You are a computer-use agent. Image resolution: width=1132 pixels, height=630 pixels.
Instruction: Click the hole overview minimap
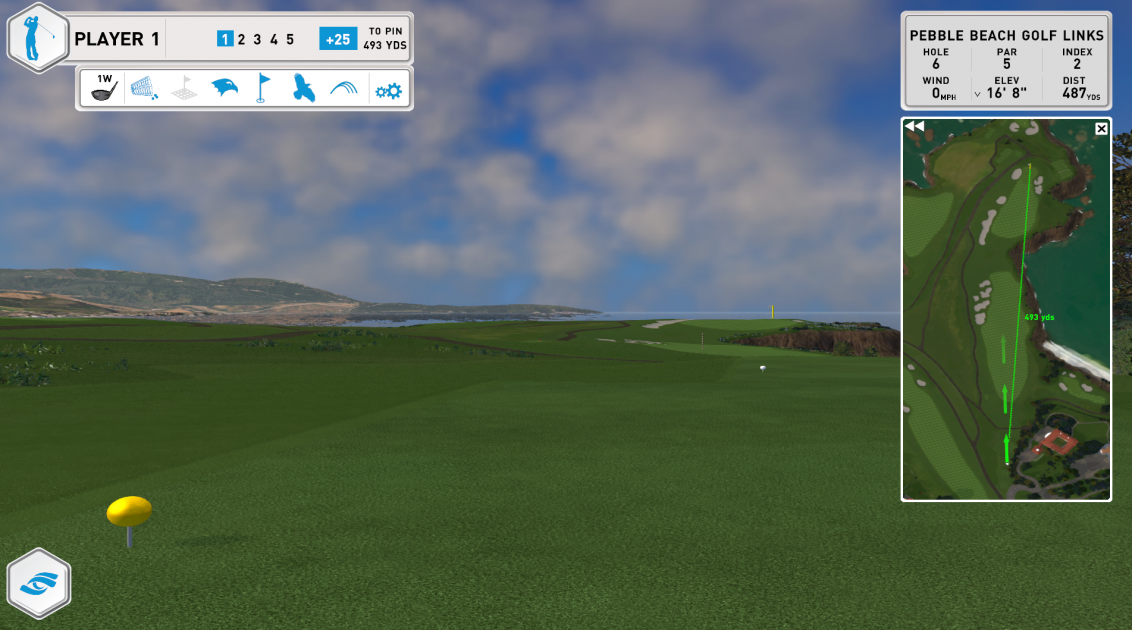(x=1005, y=320)
